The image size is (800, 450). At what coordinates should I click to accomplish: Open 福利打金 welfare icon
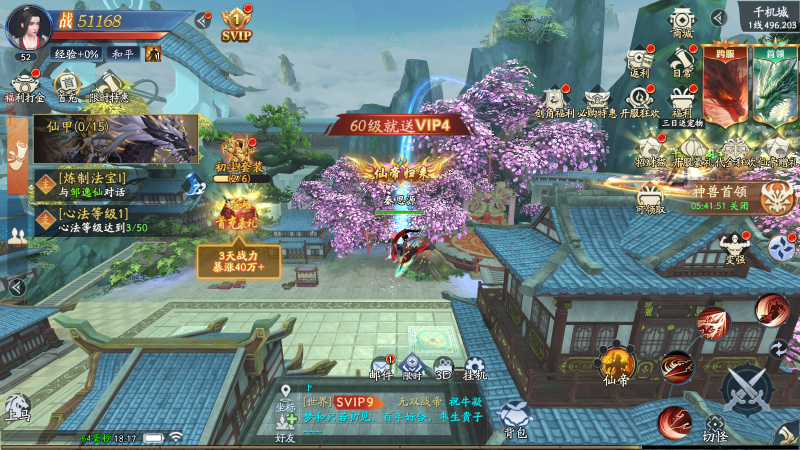[x=24, y=84]
